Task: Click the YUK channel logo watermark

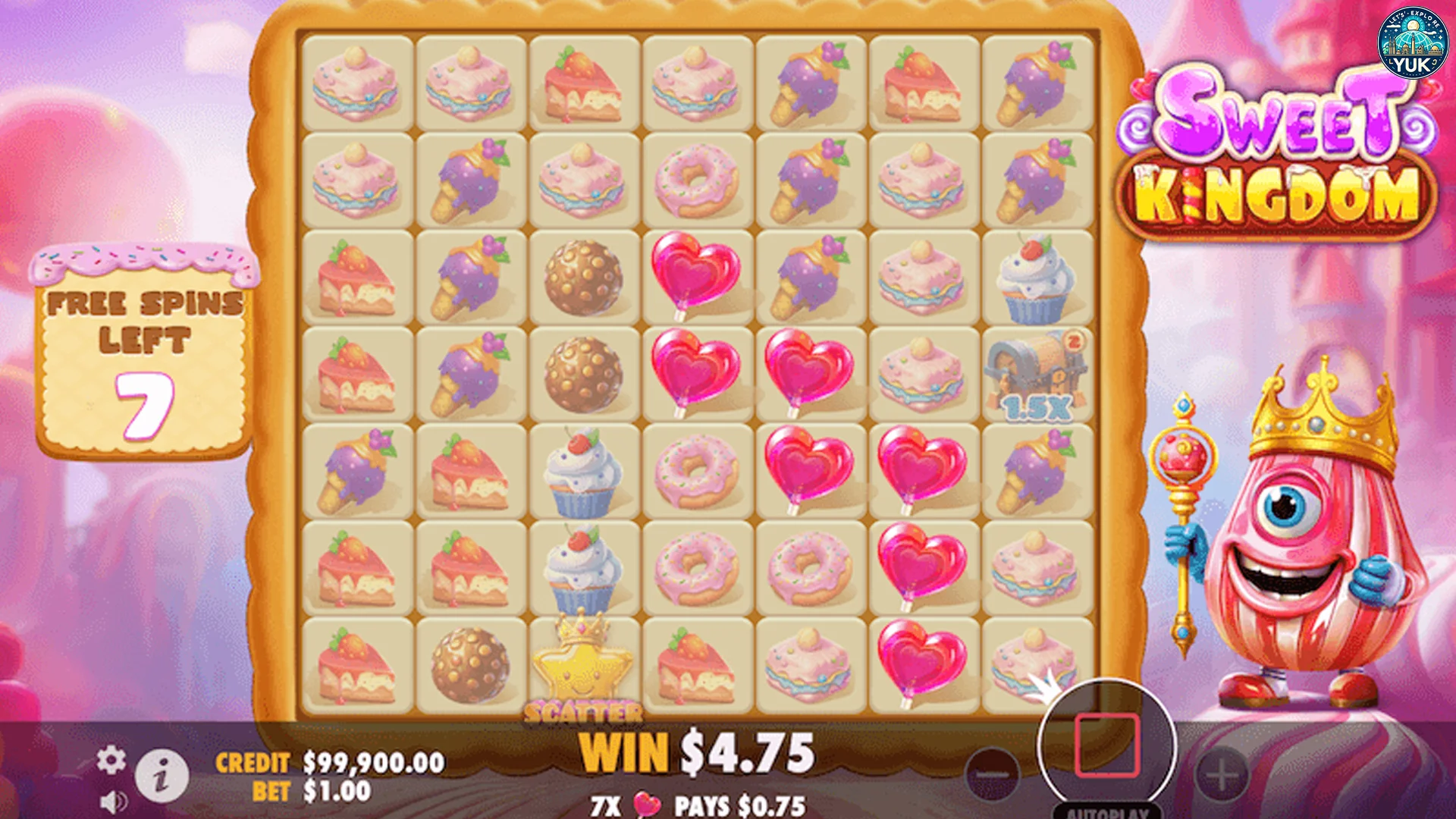Action: [x=1411, y=43]
